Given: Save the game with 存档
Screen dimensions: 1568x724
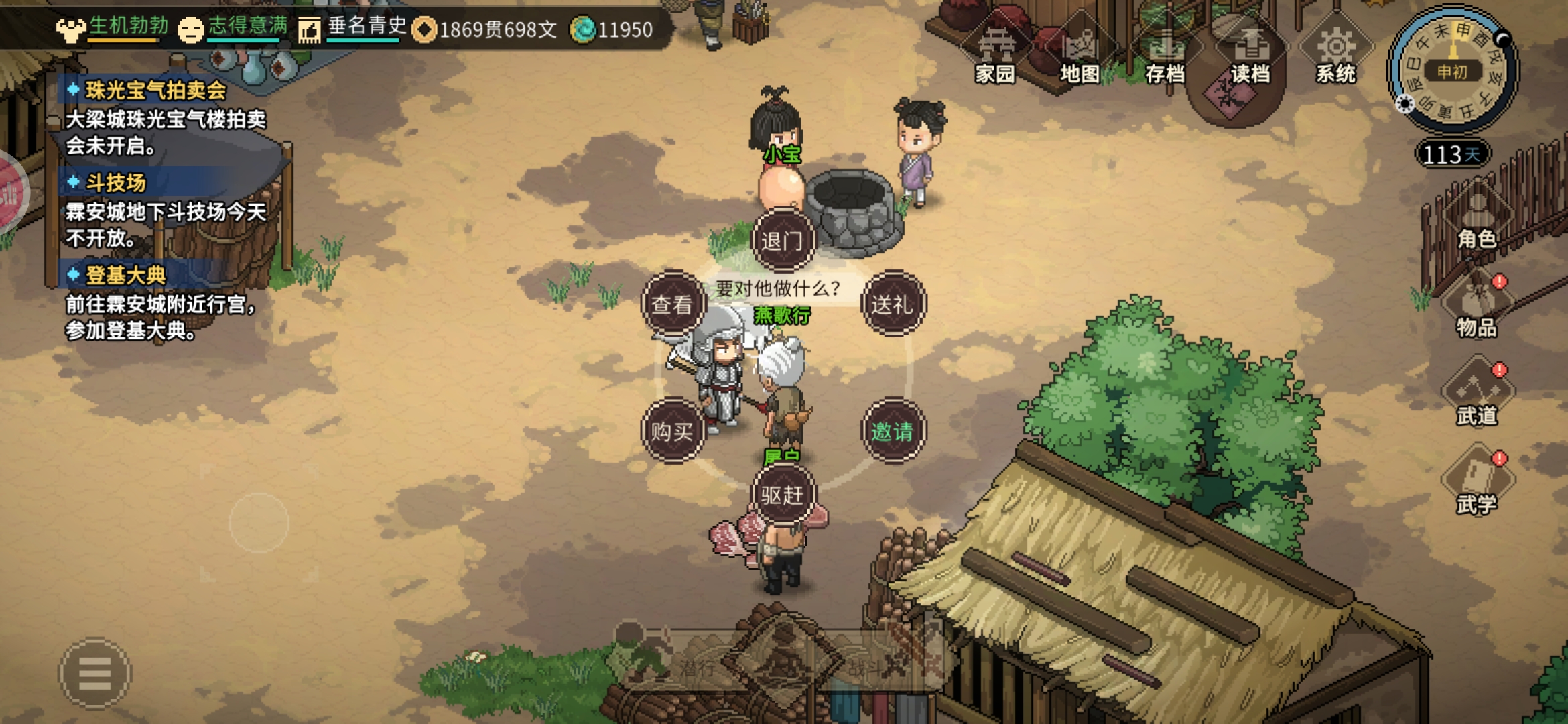Looking at the screenshot, I should click(1165, 55).
